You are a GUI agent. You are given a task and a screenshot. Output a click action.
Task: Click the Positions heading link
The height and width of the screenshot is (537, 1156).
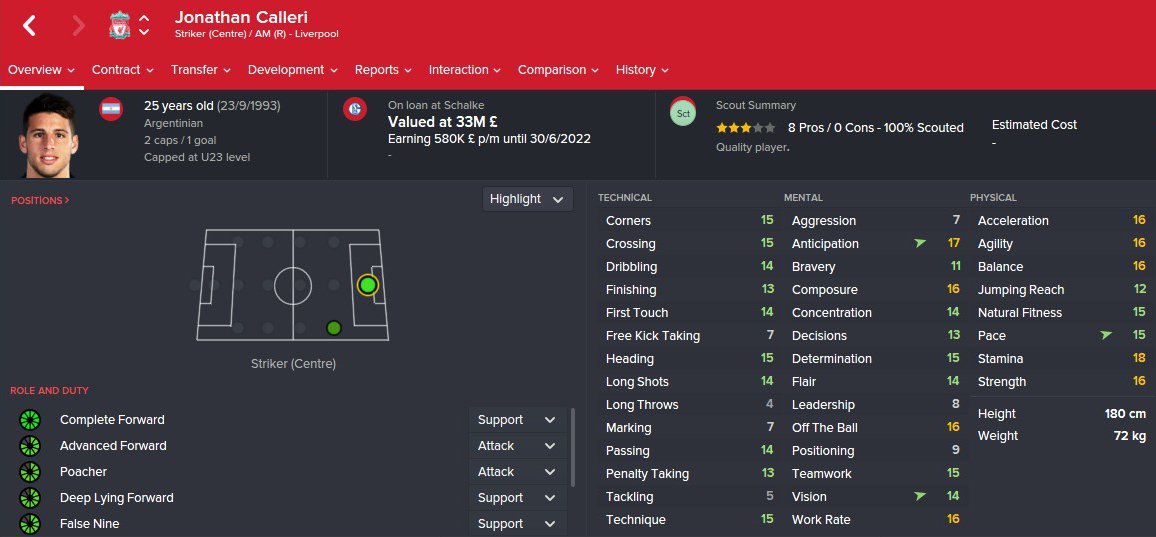click(x=40, y=201)
